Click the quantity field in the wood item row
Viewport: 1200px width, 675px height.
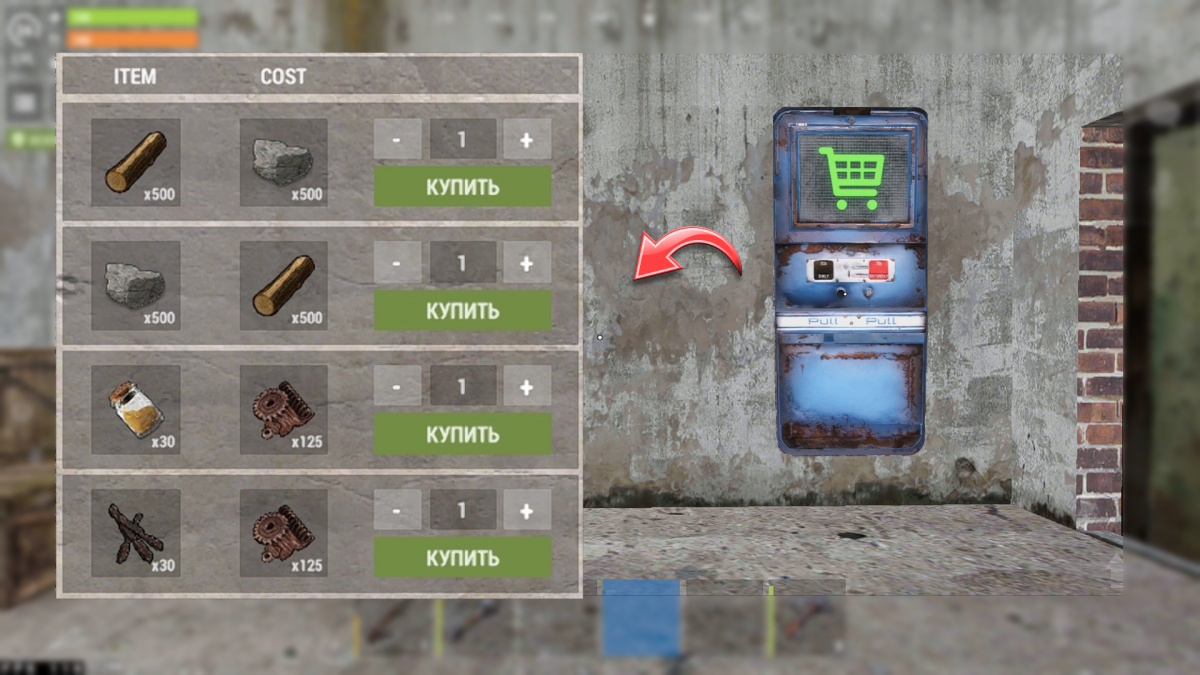point(462,140)
